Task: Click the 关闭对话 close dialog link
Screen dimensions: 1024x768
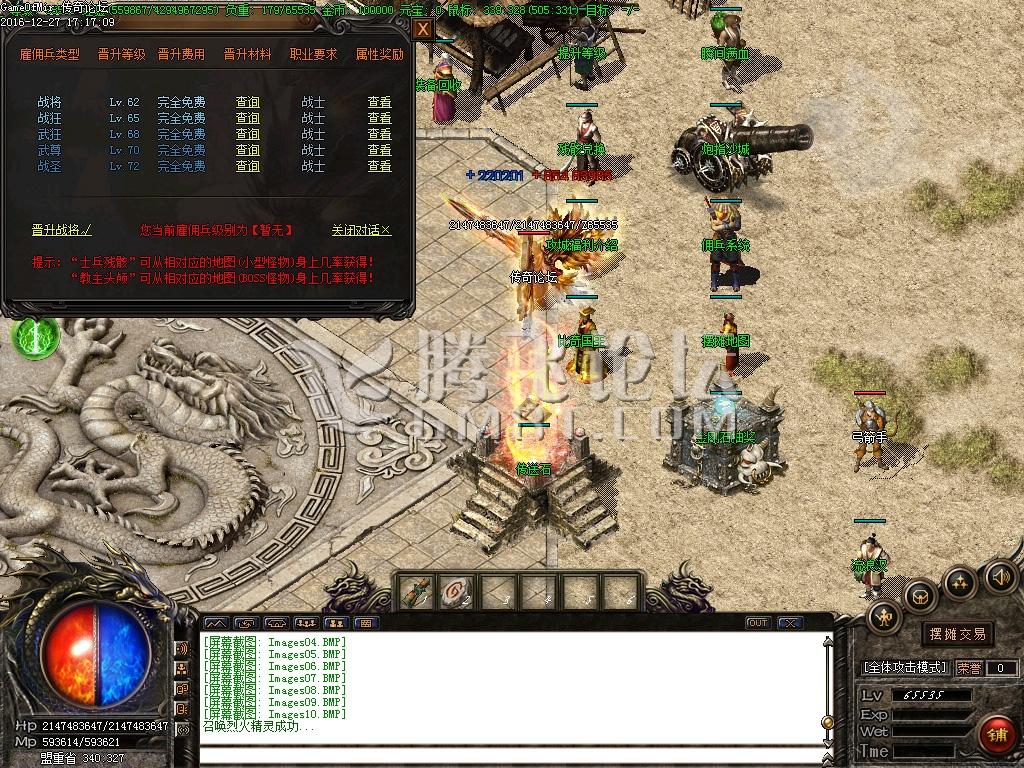Action: click(x=361, y=230)
